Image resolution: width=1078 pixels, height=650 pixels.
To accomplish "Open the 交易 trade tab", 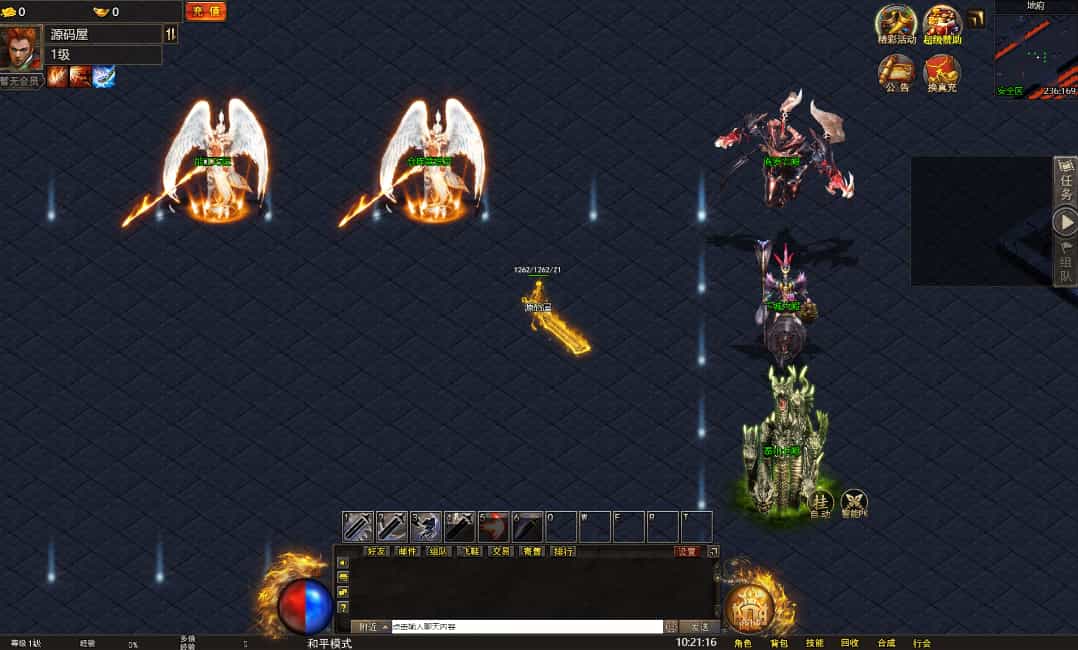I will [500, 551].
